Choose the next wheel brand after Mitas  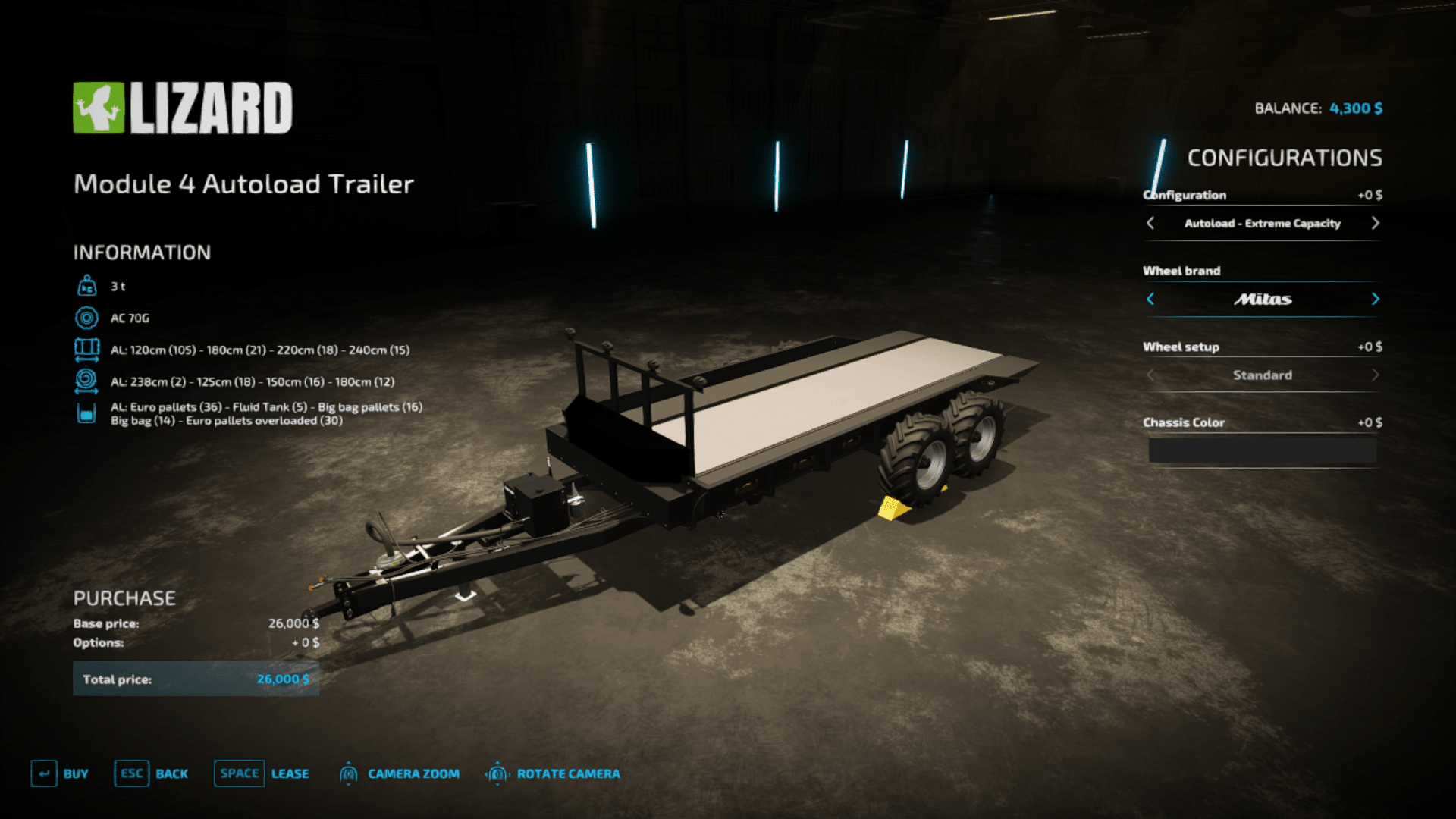point(1376,300)
